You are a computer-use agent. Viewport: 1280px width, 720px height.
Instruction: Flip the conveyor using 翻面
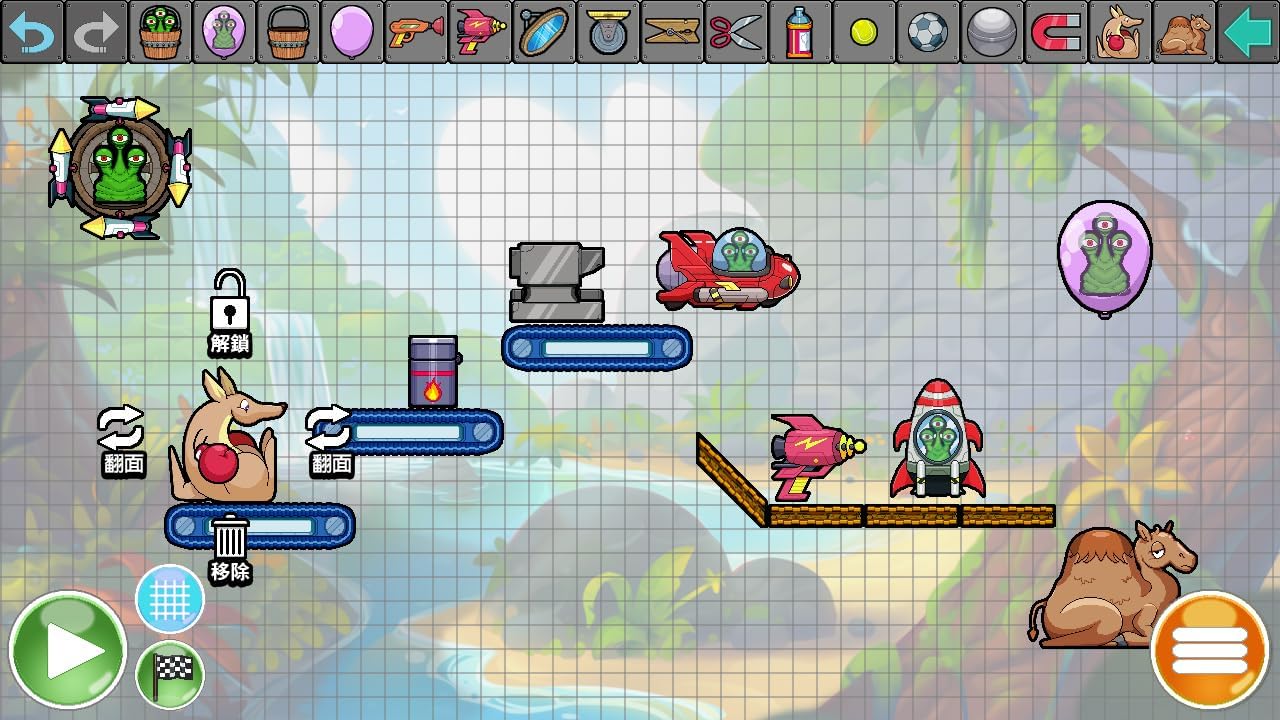[330, 428]
